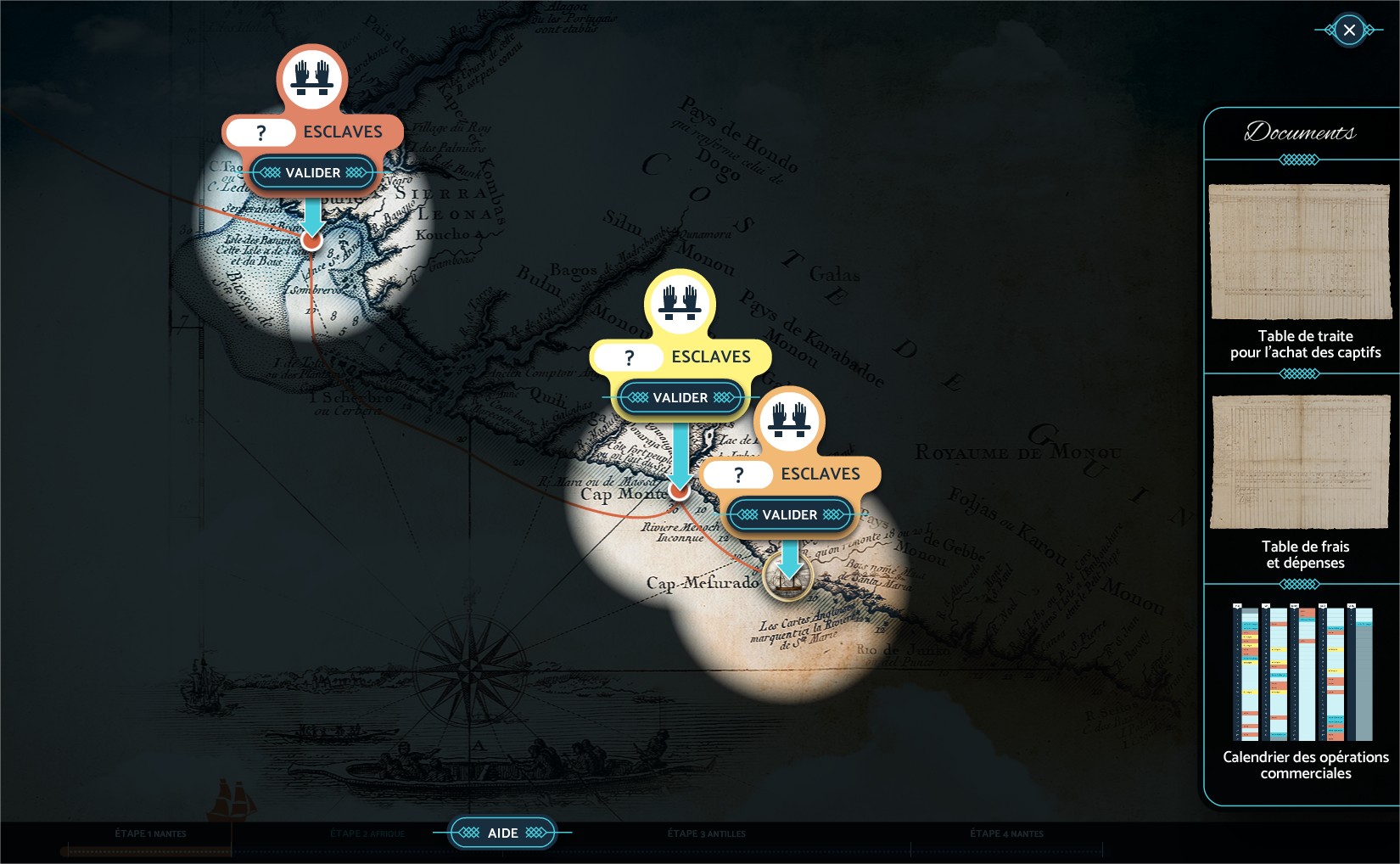Validate the orange marker's slave count
This screenshot has height=864, width=1400.
coord(789,515)
